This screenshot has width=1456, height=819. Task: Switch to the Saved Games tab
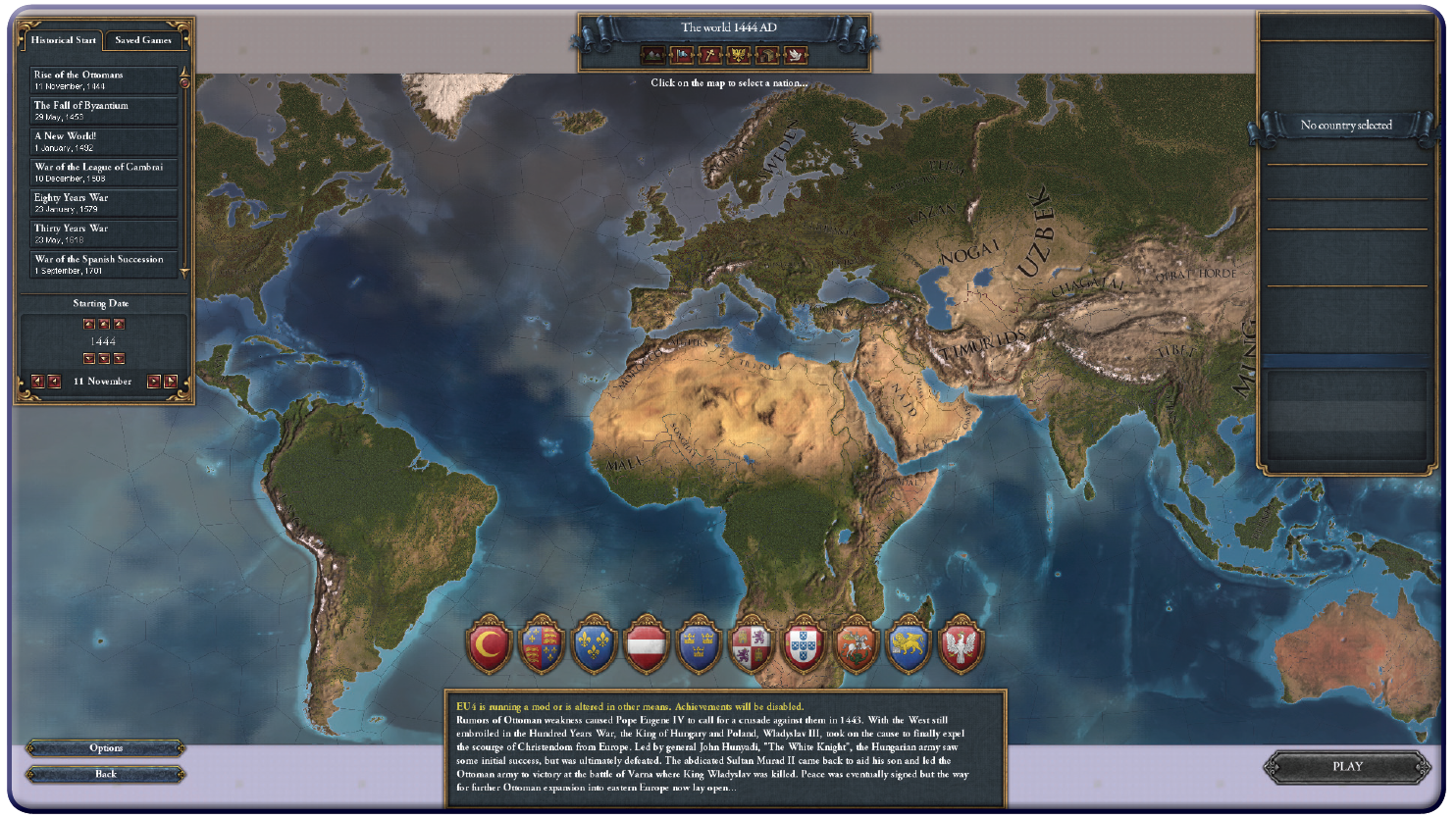pyautogui.click(x=143, y=40)
